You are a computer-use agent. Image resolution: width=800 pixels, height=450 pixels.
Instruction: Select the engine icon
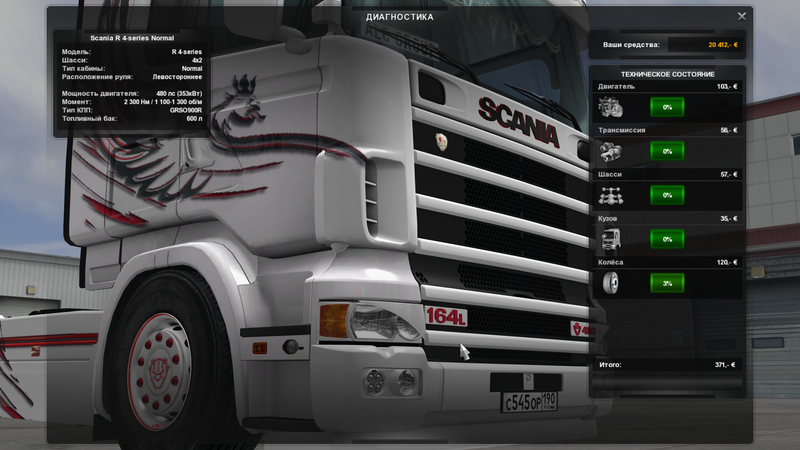[x=610, y=108]
